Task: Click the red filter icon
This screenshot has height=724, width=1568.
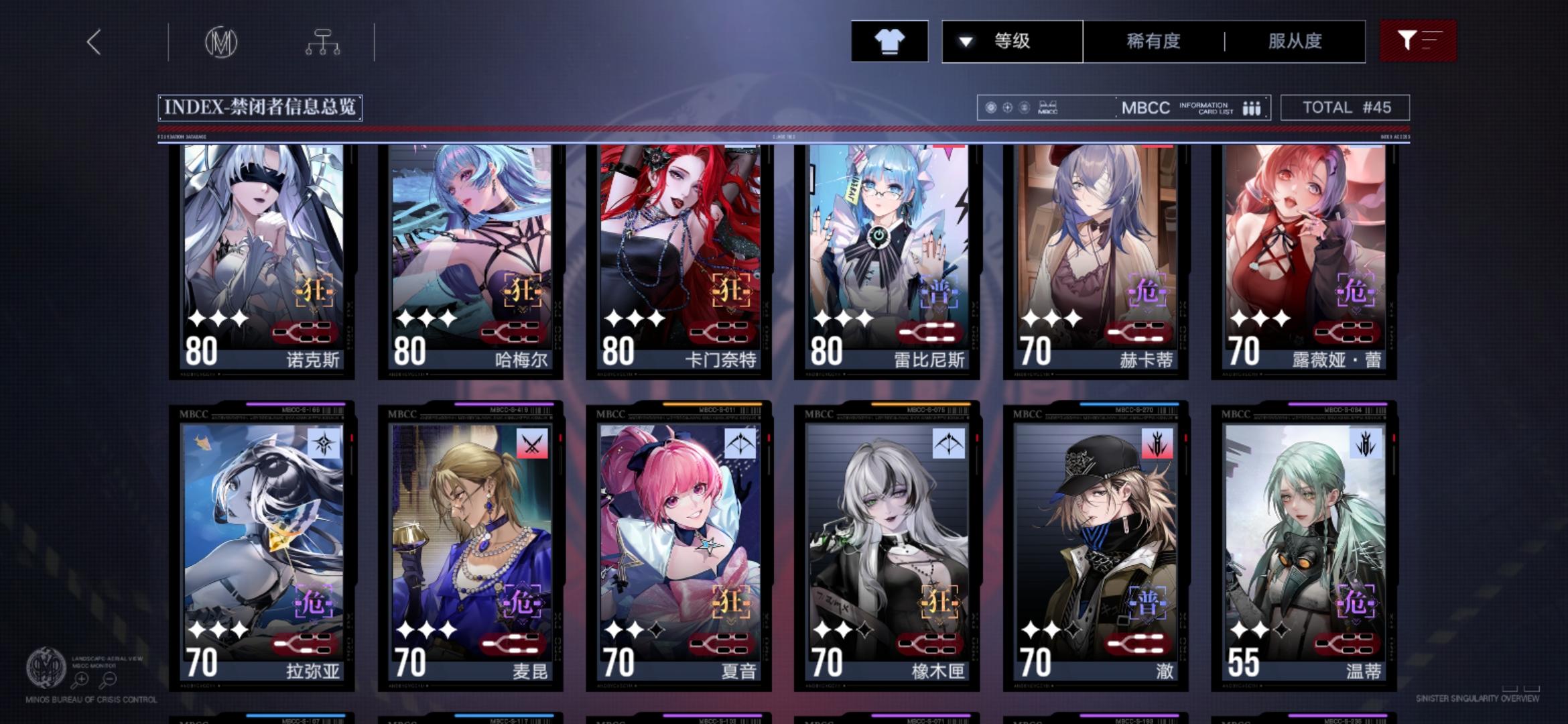Action: point(1417,41)
